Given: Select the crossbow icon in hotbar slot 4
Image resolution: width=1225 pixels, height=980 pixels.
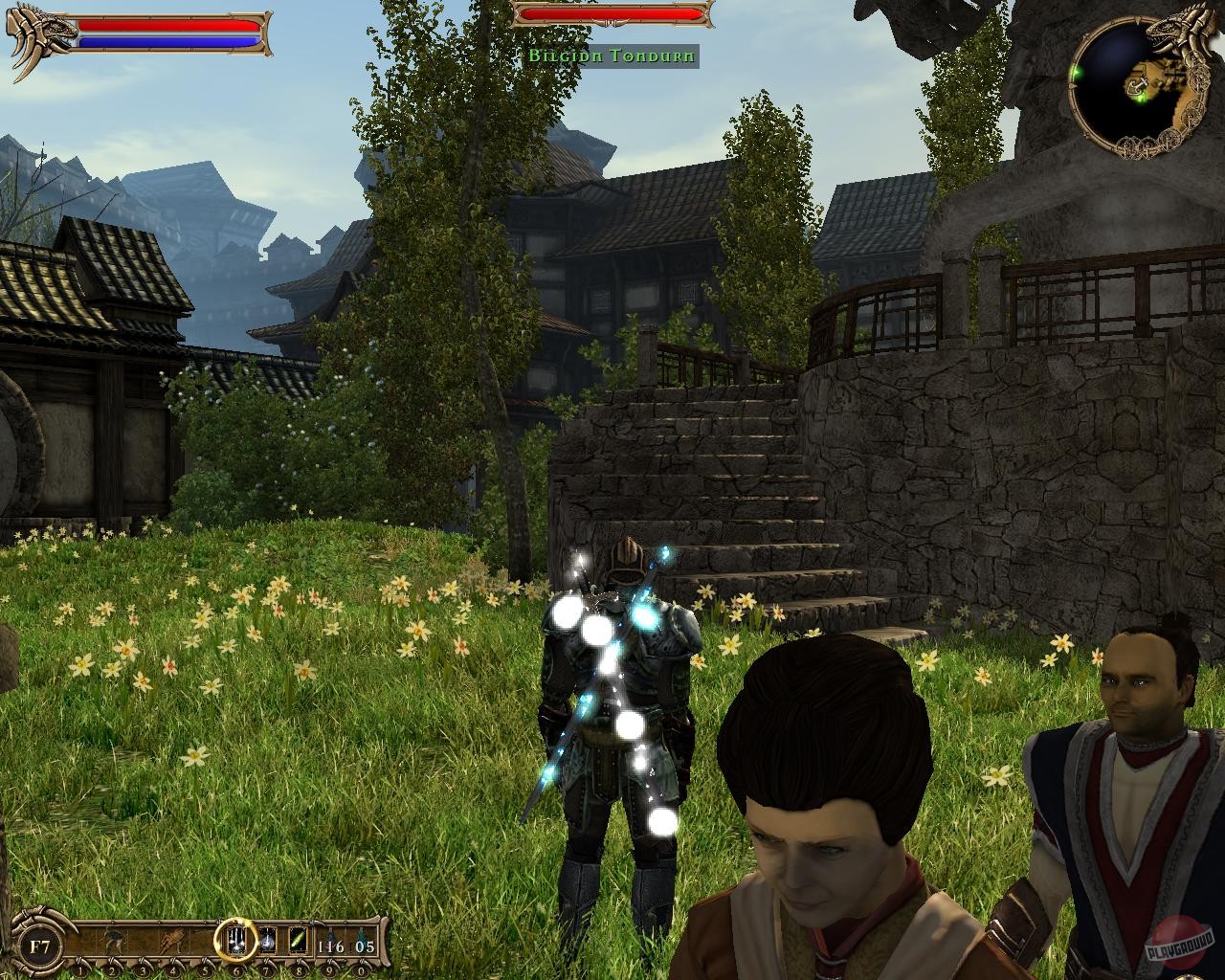Looking at the screenshot, I should pos(172,941).
